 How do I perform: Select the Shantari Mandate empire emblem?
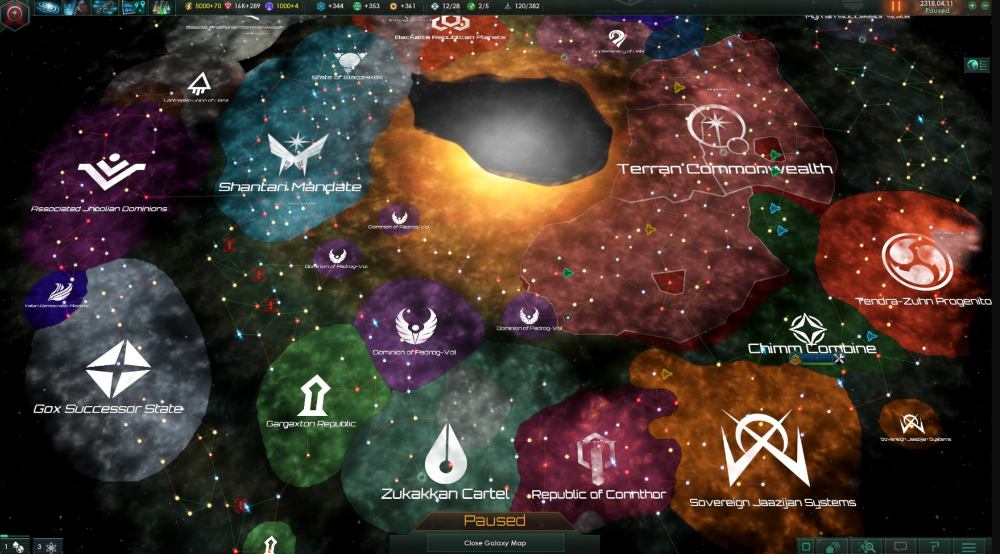pos(290,155)
